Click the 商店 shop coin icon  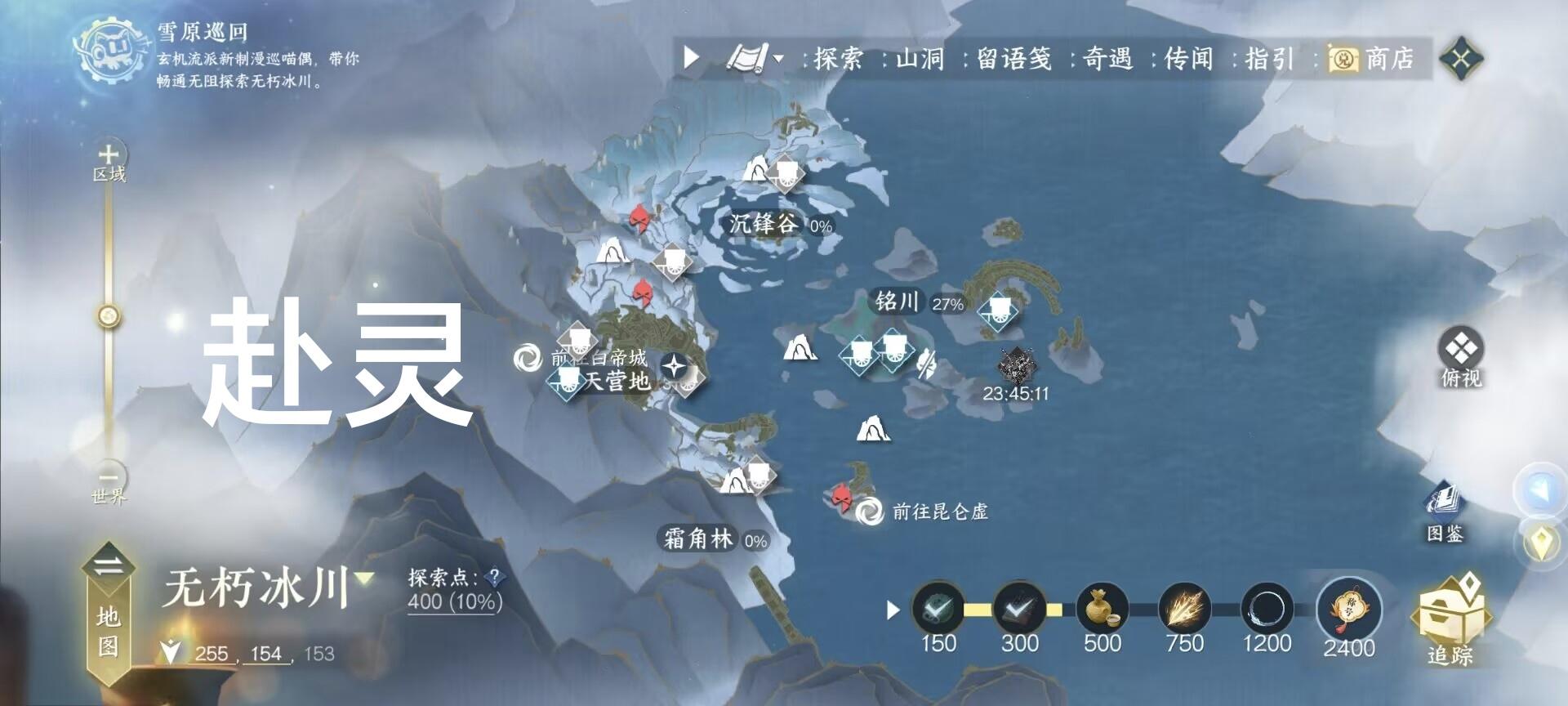coord(1343,58)
